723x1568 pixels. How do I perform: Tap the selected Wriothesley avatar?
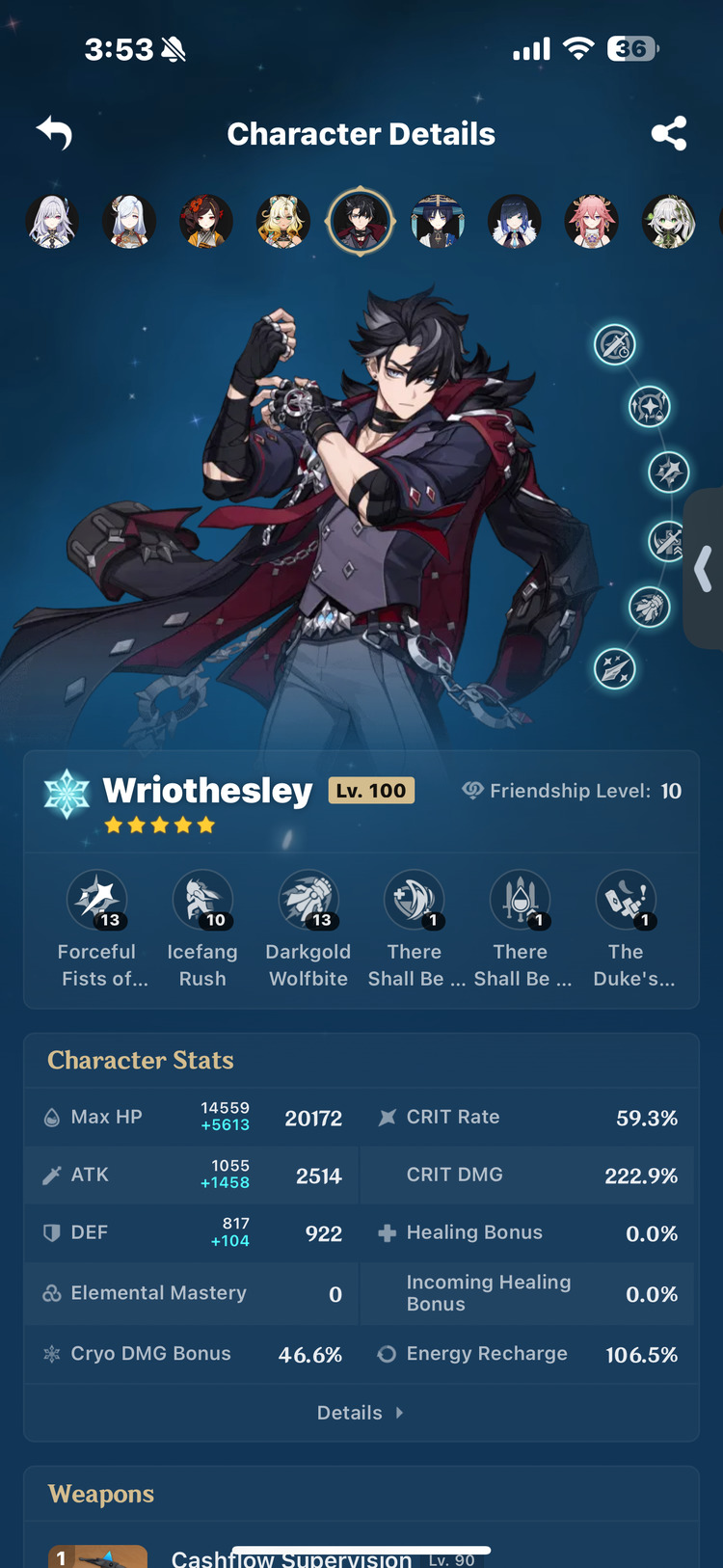pyautogui.click(x=360, y=221)
